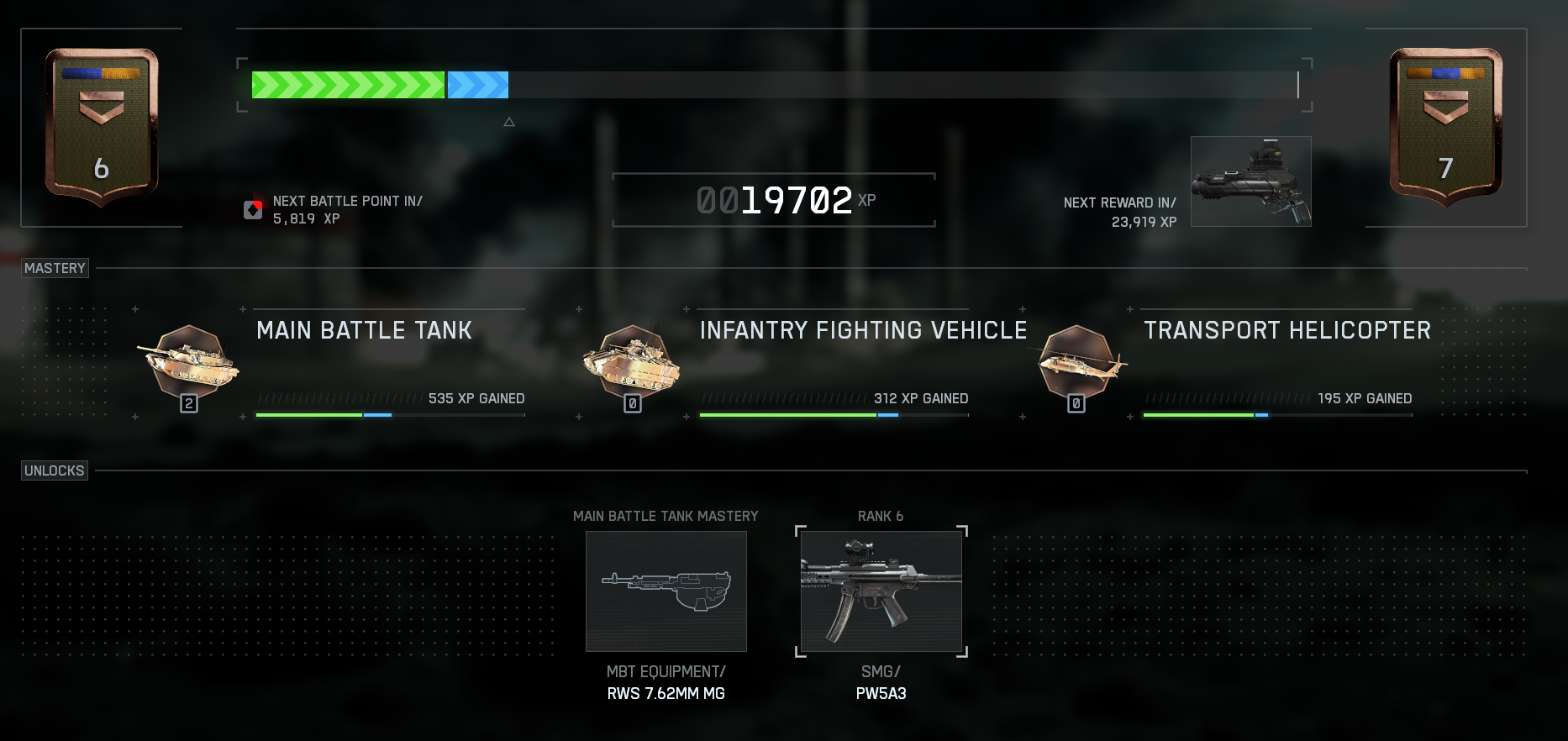Image resolution: width=1568 pixels, height=741 pixels.
Task: Click the battle point icon
Action: point(253,210)
